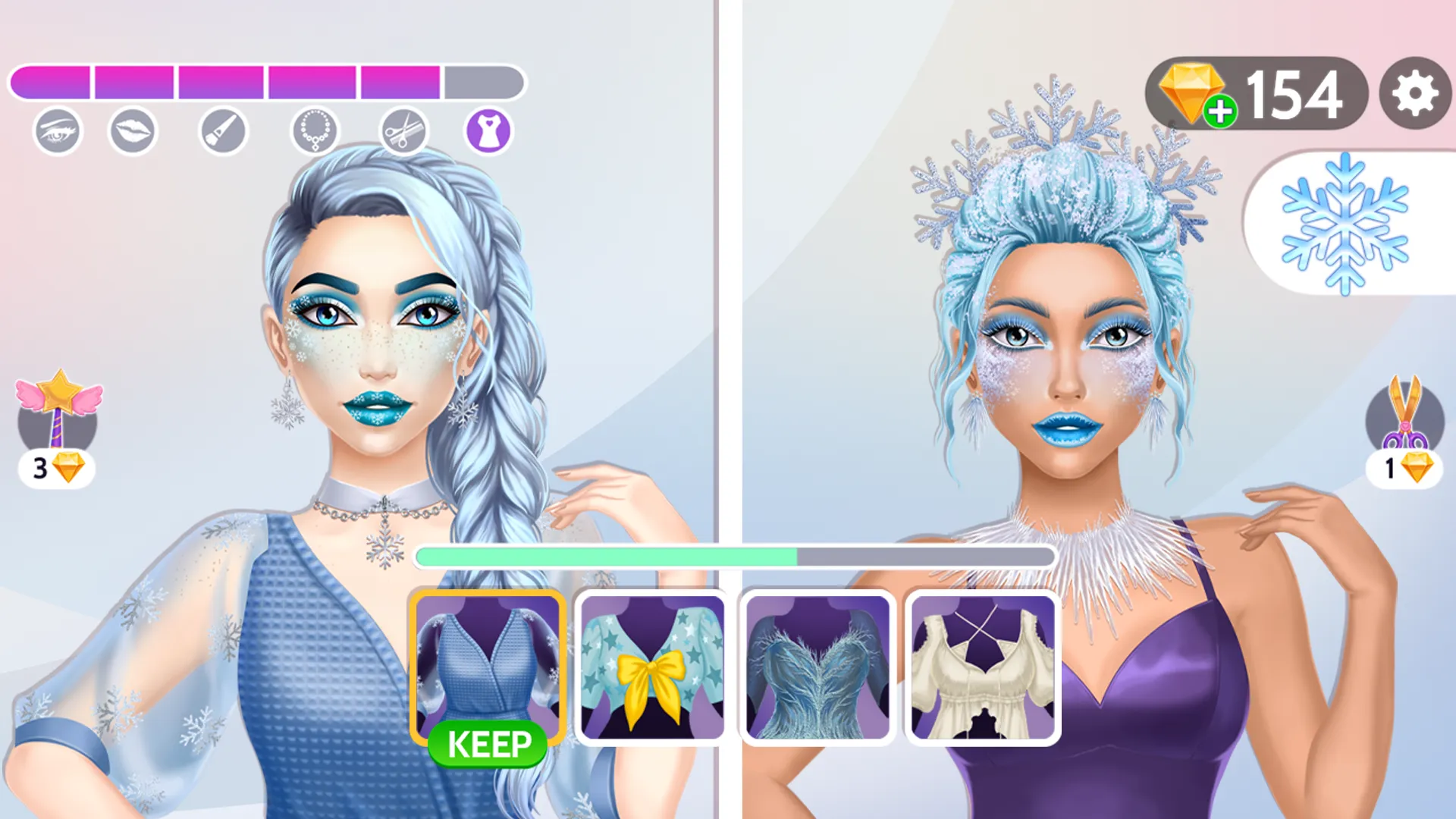1456x819 pixels.
Task: Click the highlighted dress category icon
Action: [x=489, y=130]
